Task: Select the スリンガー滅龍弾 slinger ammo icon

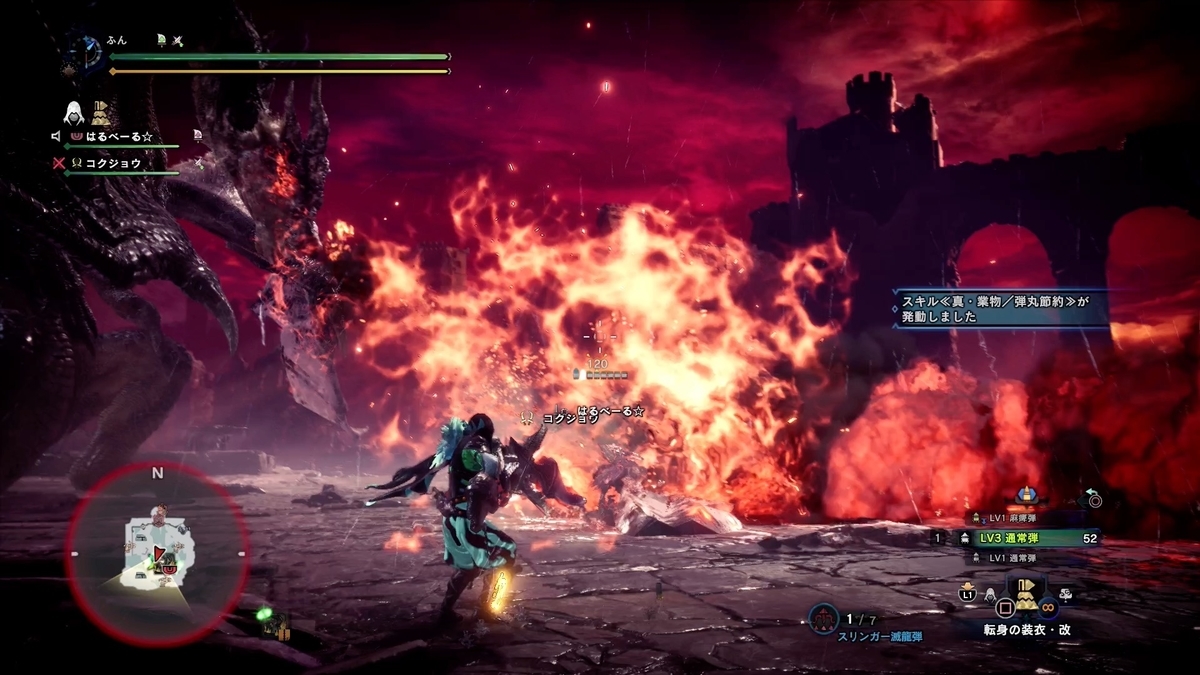Action: pos(823,619)
